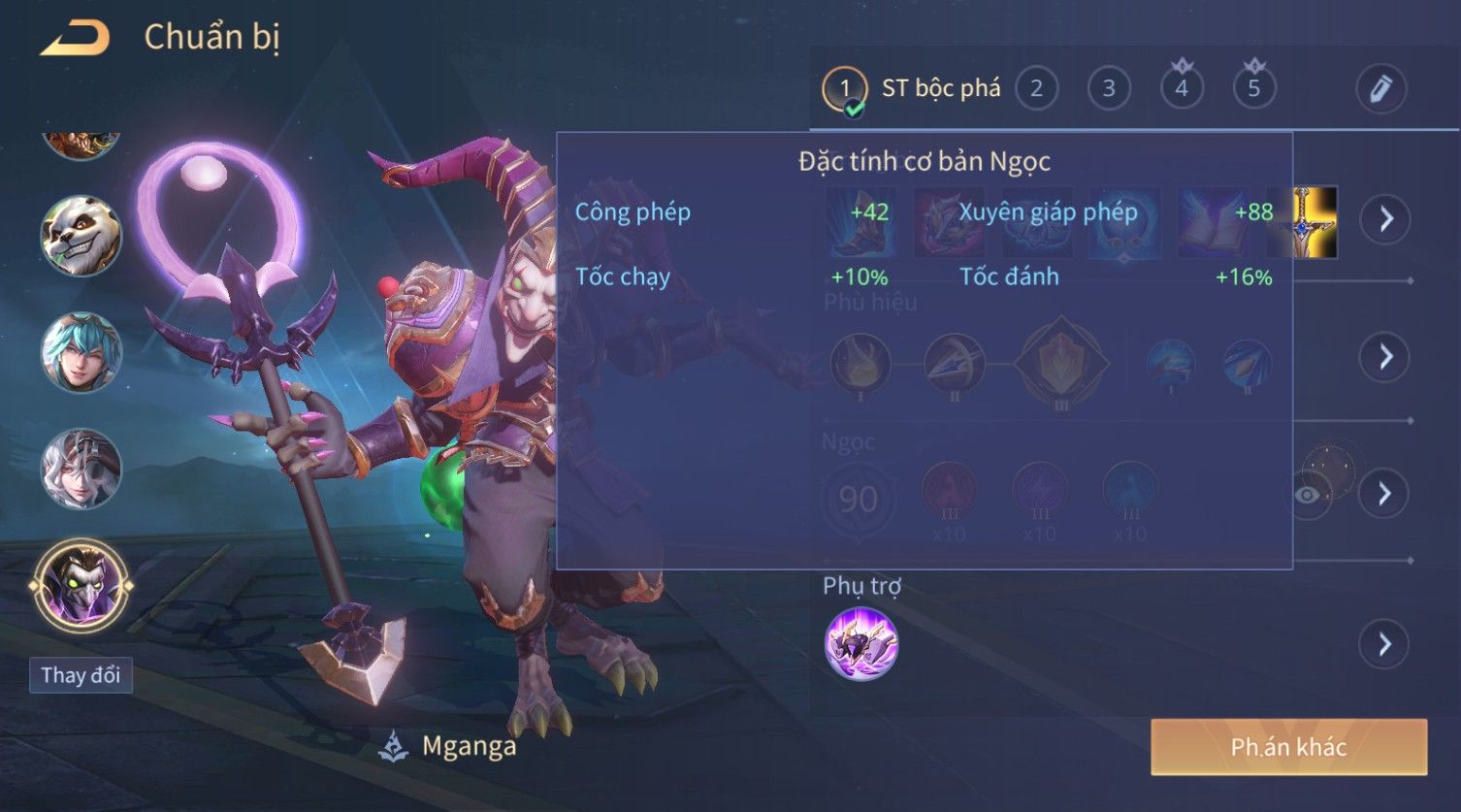Choose the white-haired hero portrait
Screen dimensions: 1461x812
81,470
